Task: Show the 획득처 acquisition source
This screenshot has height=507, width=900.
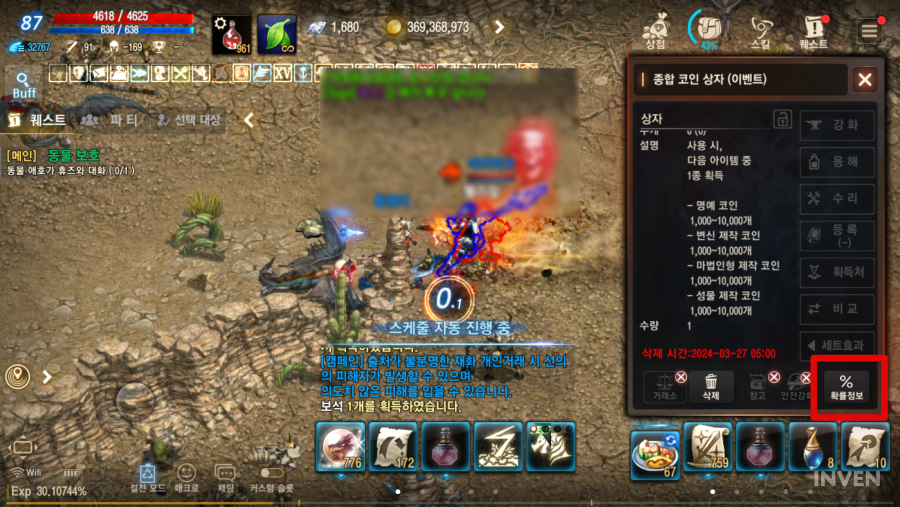Action: pos(837,272)
